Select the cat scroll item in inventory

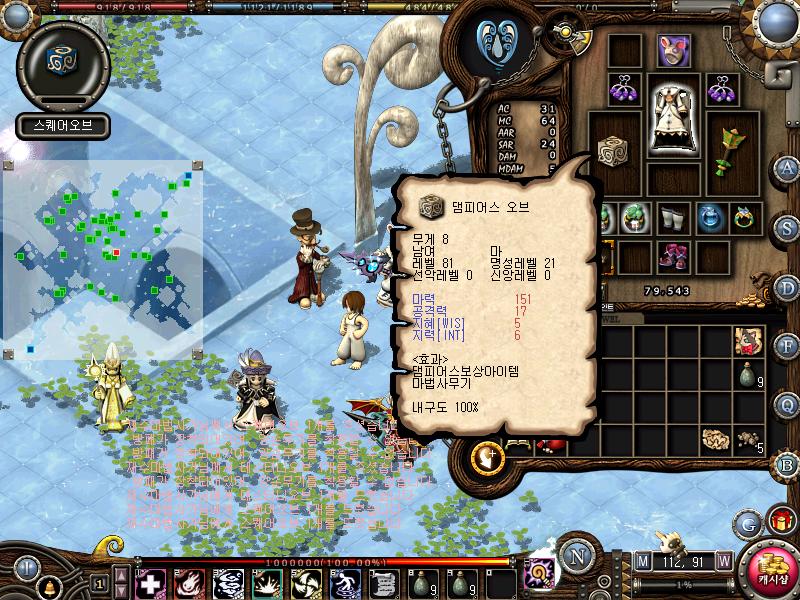coord(748,341)
